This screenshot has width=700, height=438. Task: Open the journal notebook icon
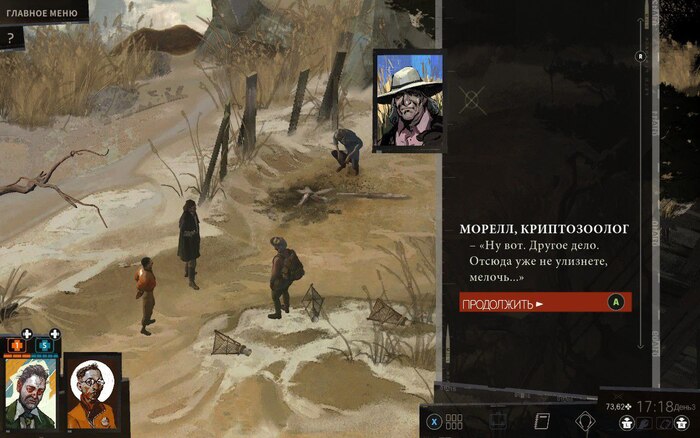coord(543,421)
